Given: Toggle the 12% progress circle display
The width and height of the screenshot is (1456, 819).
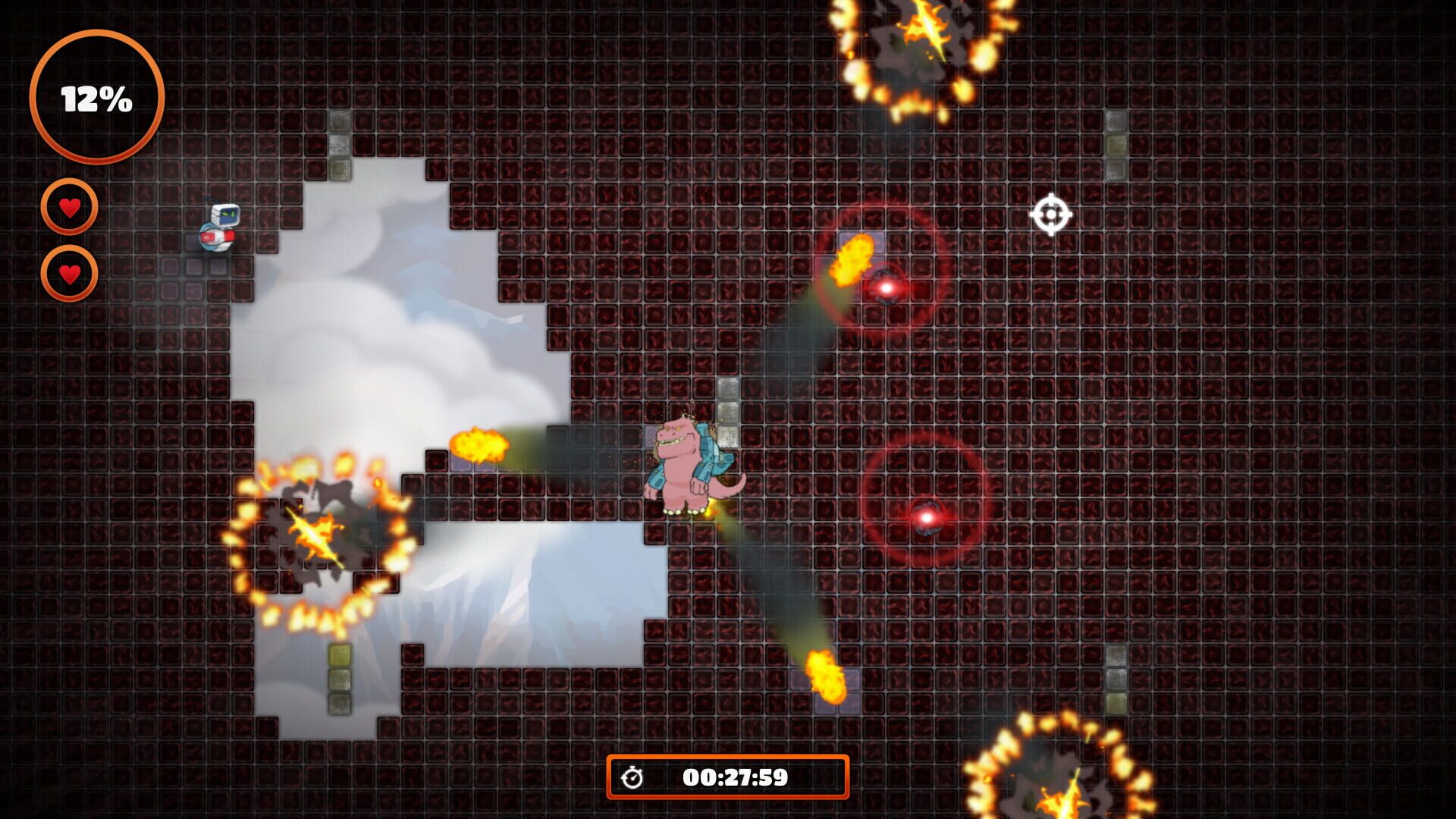Looking at the screenshot, I should tap(96, 96).
